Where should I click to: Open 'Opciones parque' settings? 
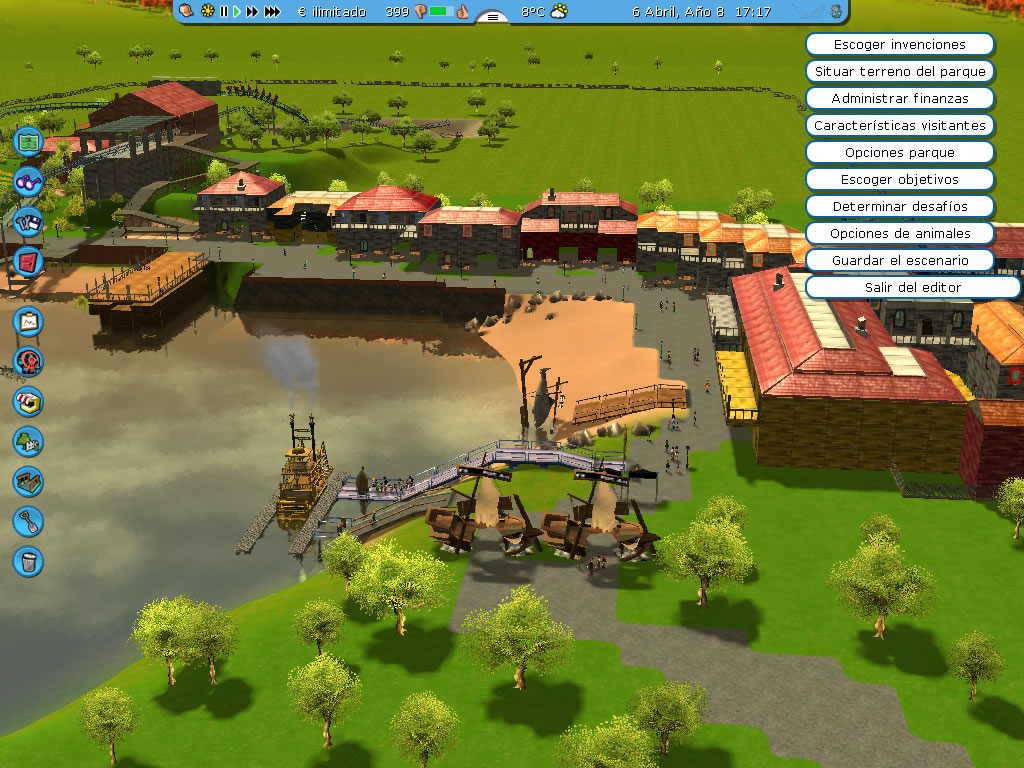tap(899, 153)
